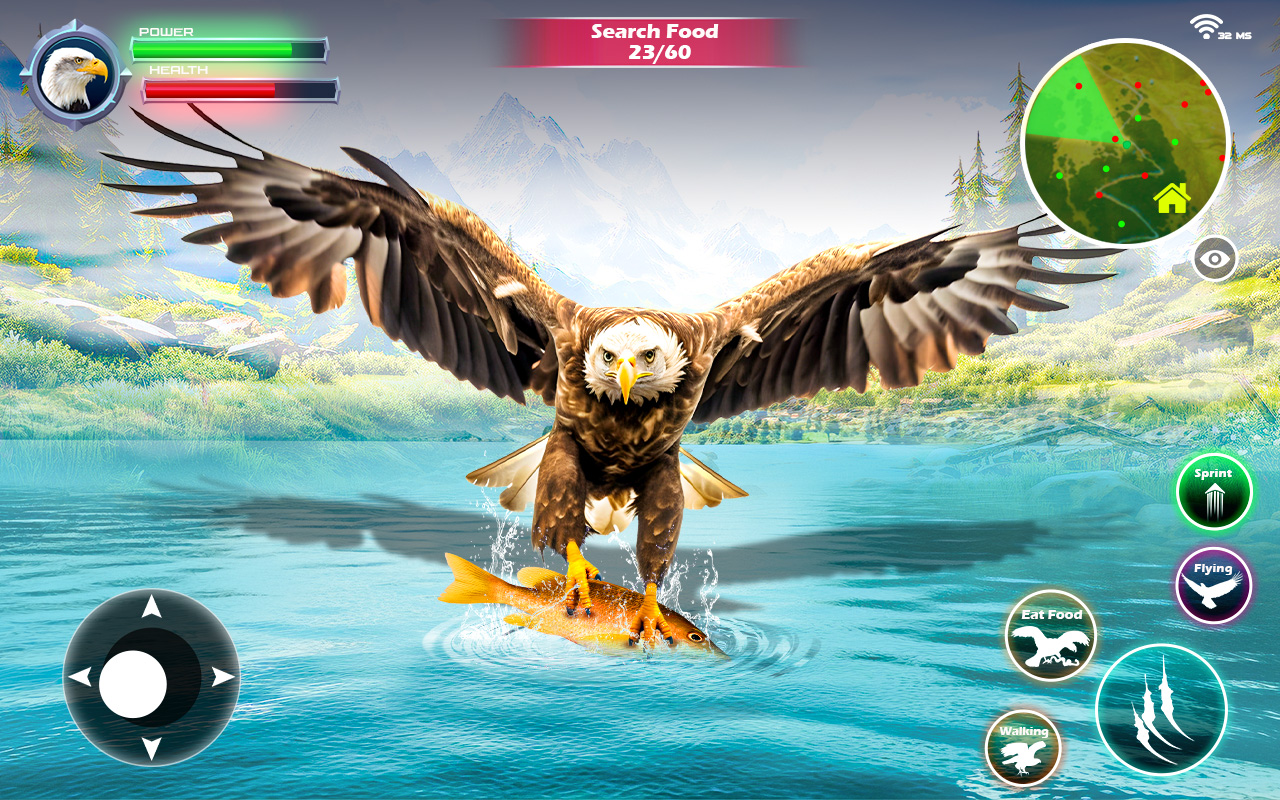Screen dimensions: 1280x800
Task: Inspect the red Health bar
Action: (x=238, y=88)
